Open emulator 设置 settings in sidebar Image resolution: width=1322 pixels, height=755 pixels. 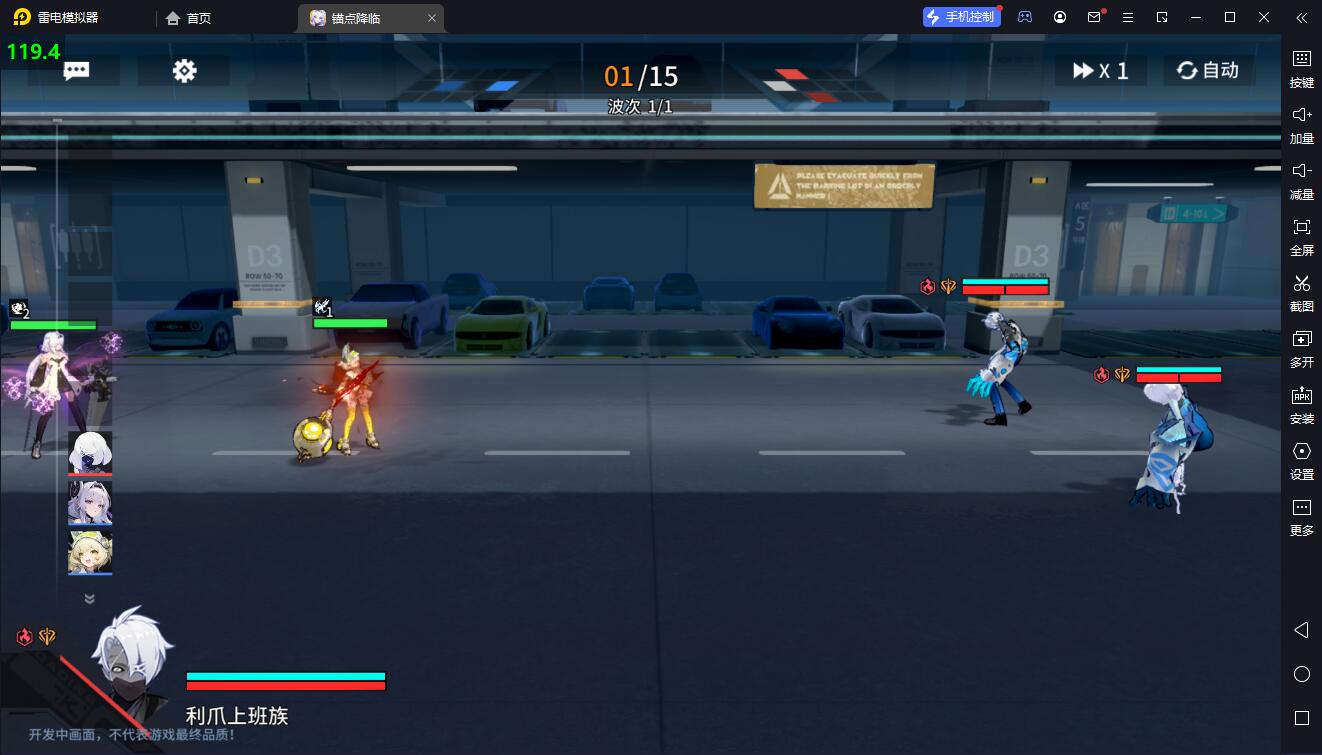1301,459
